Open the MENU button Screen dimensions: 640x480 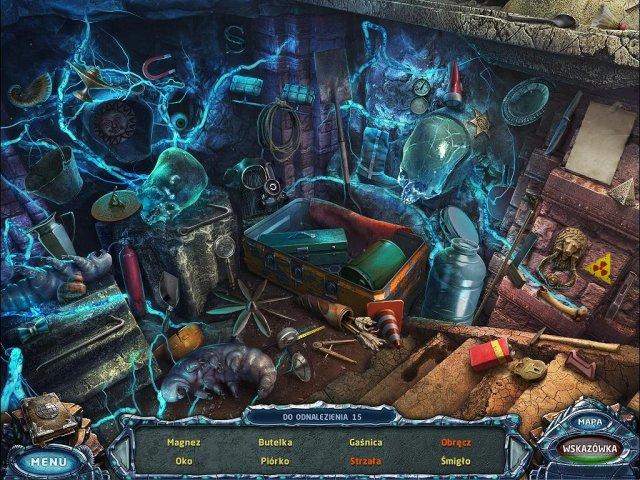click(47, 461)
